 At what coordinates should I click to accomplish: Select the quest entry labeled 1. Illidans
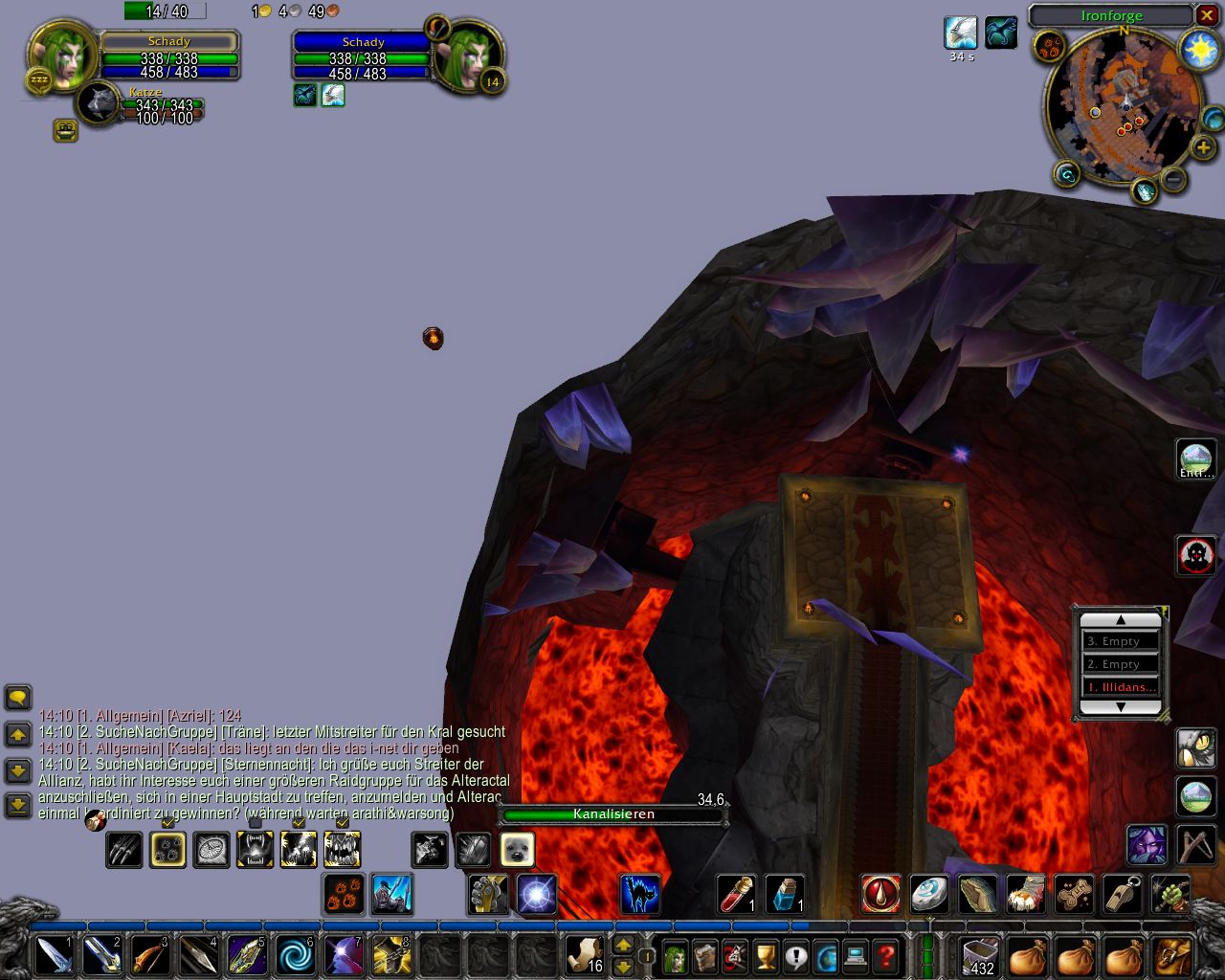(1122, 686)
